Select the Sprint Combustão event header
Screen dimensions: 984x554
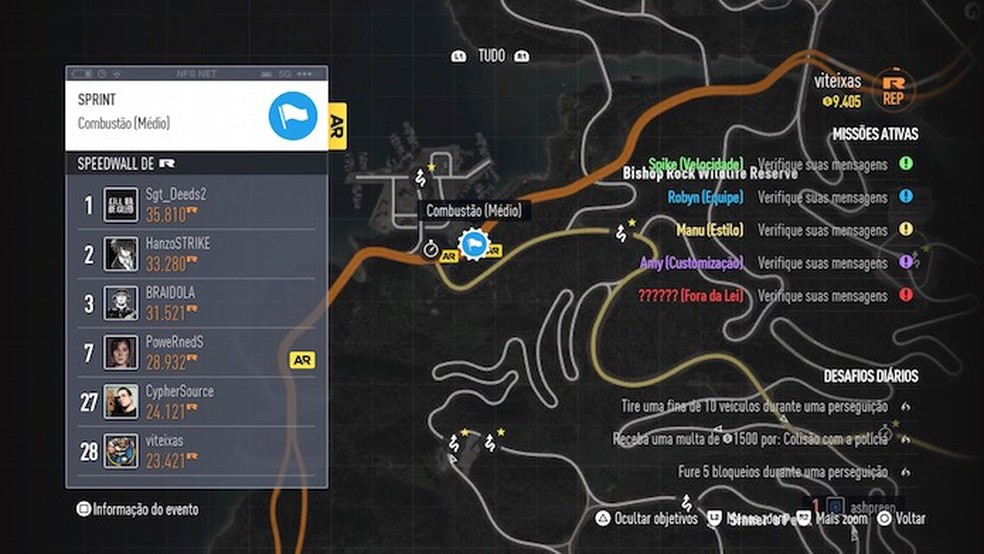[196, 114]
